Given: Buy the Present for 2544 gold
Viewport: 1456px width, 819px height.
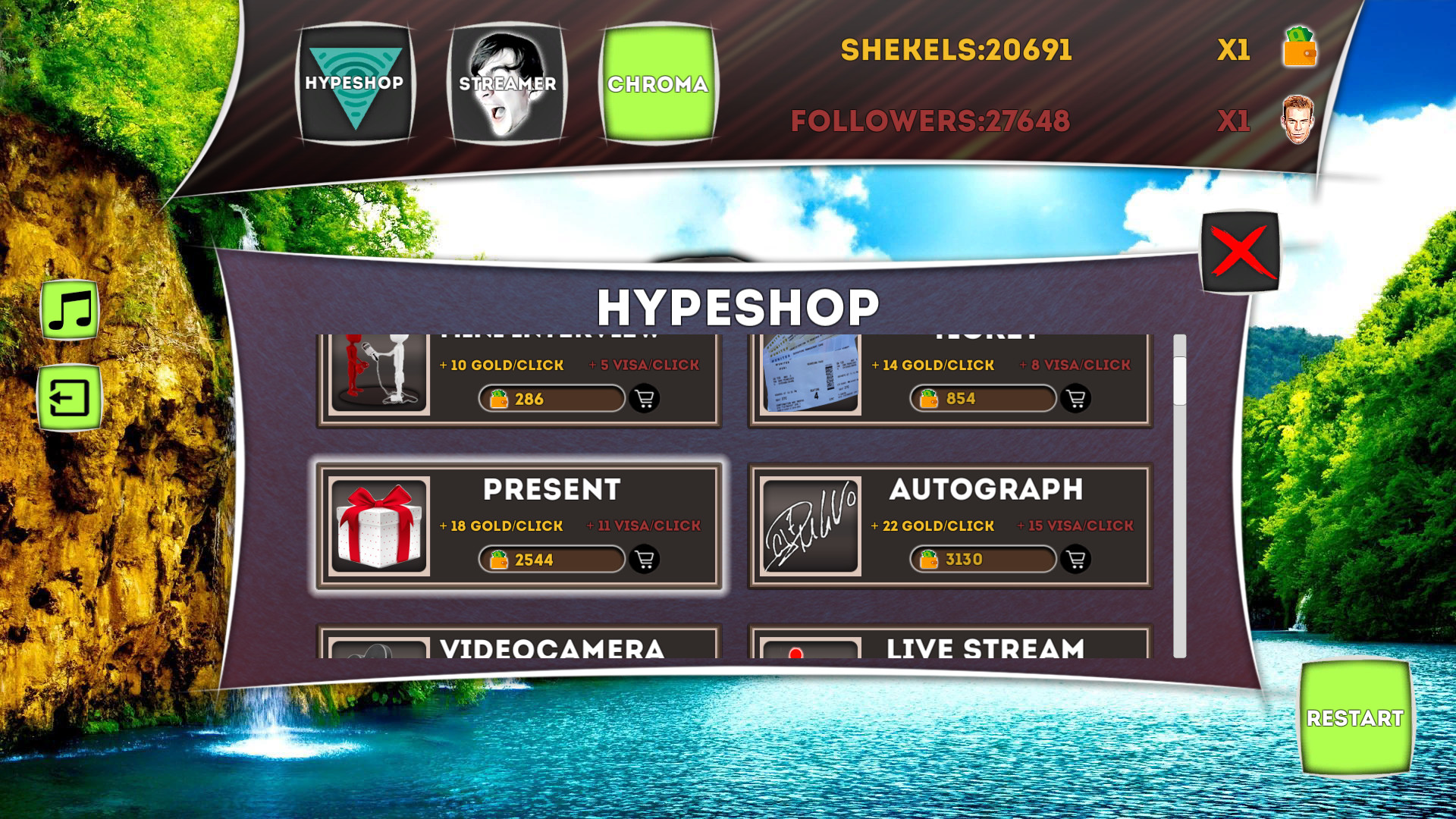Looking at the screenshot, I should point(551,560).
